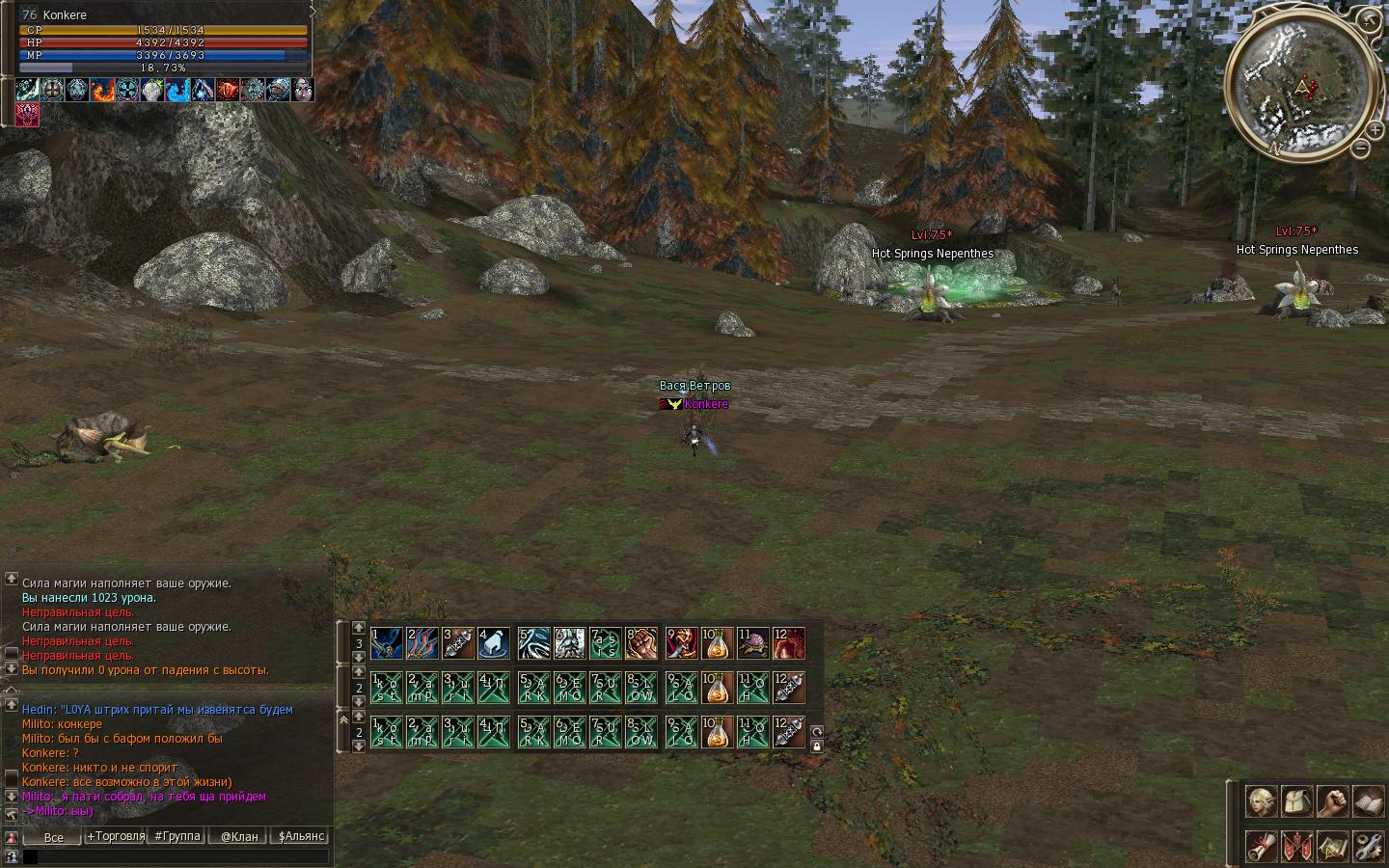This screenshot has height=868, width=1389.
Task: Open the skills book menu icon
Action: click(x=1369, y=801)
